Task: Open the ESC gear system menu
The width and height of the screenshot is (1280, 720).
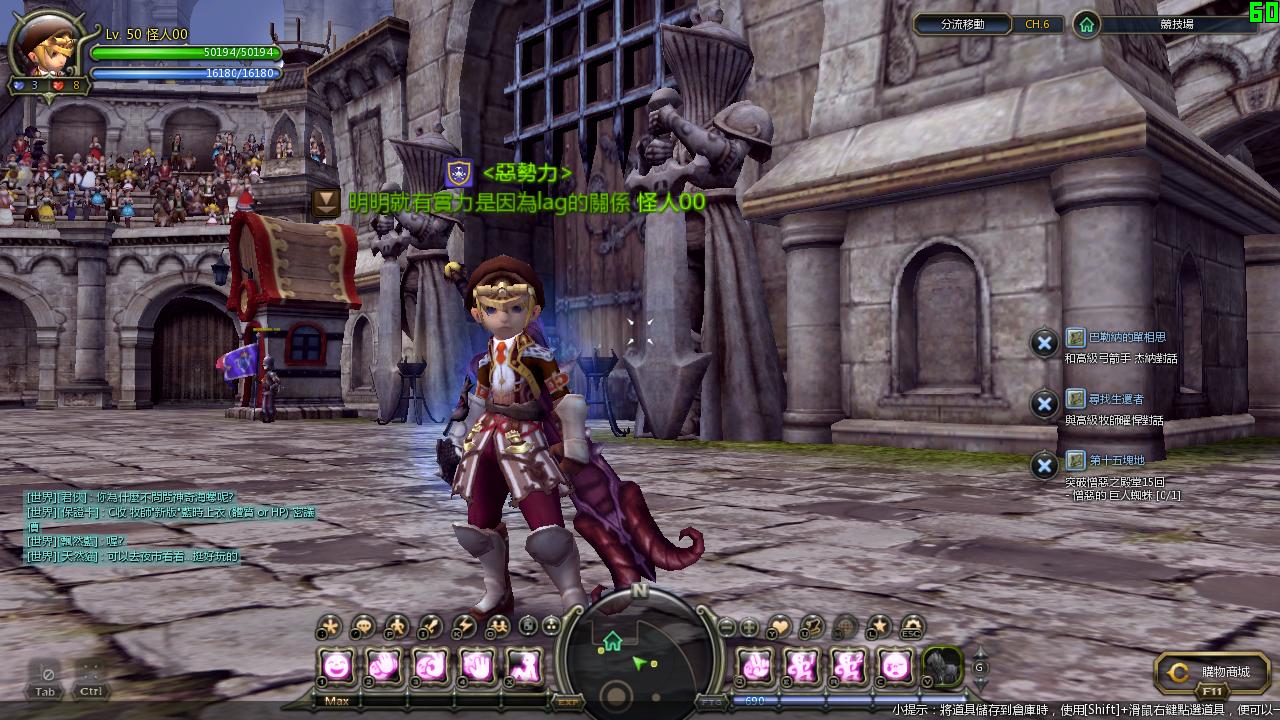Action: click(x=911, y=627)
